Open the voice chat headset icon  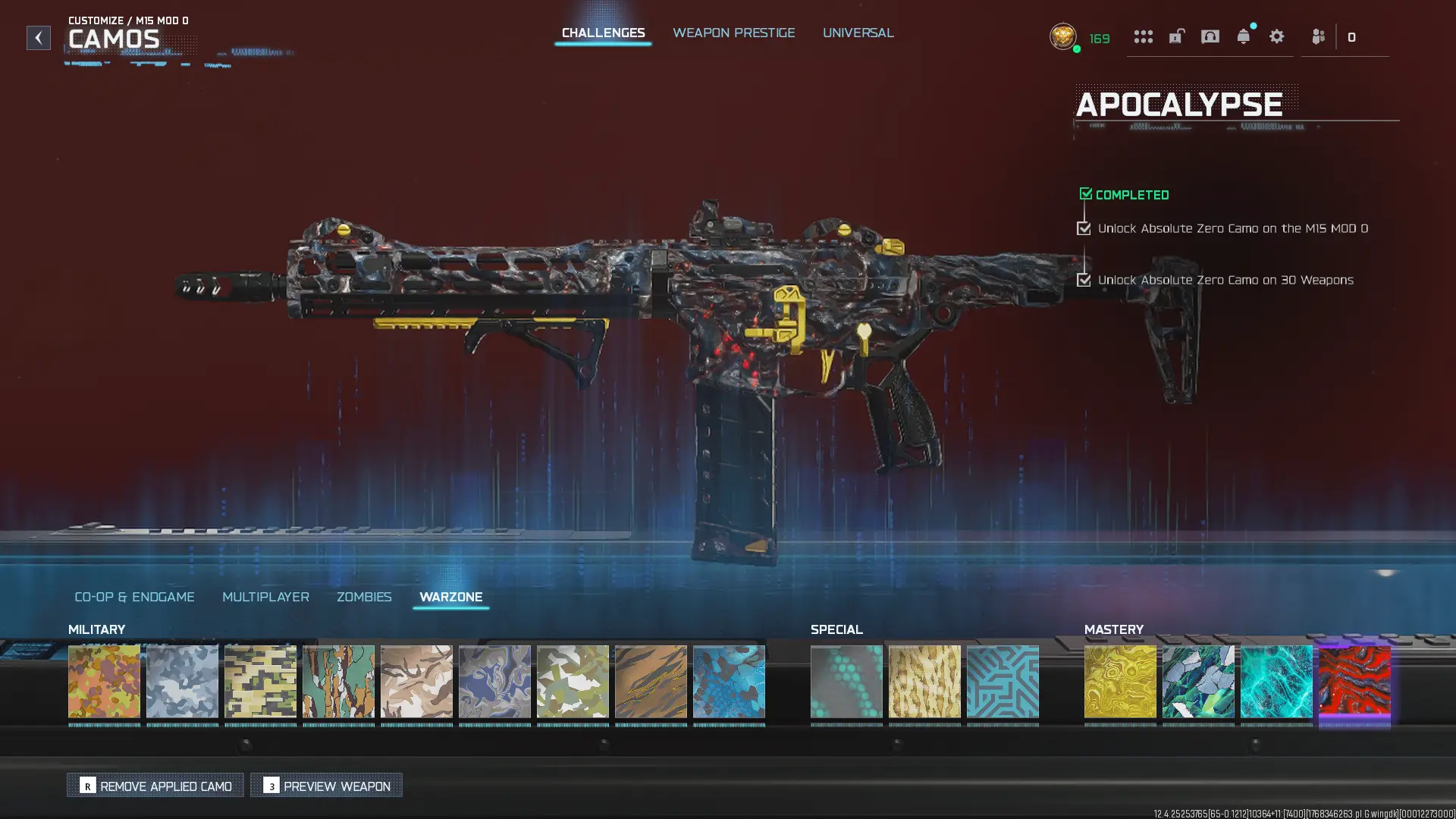coord(1210,36)
